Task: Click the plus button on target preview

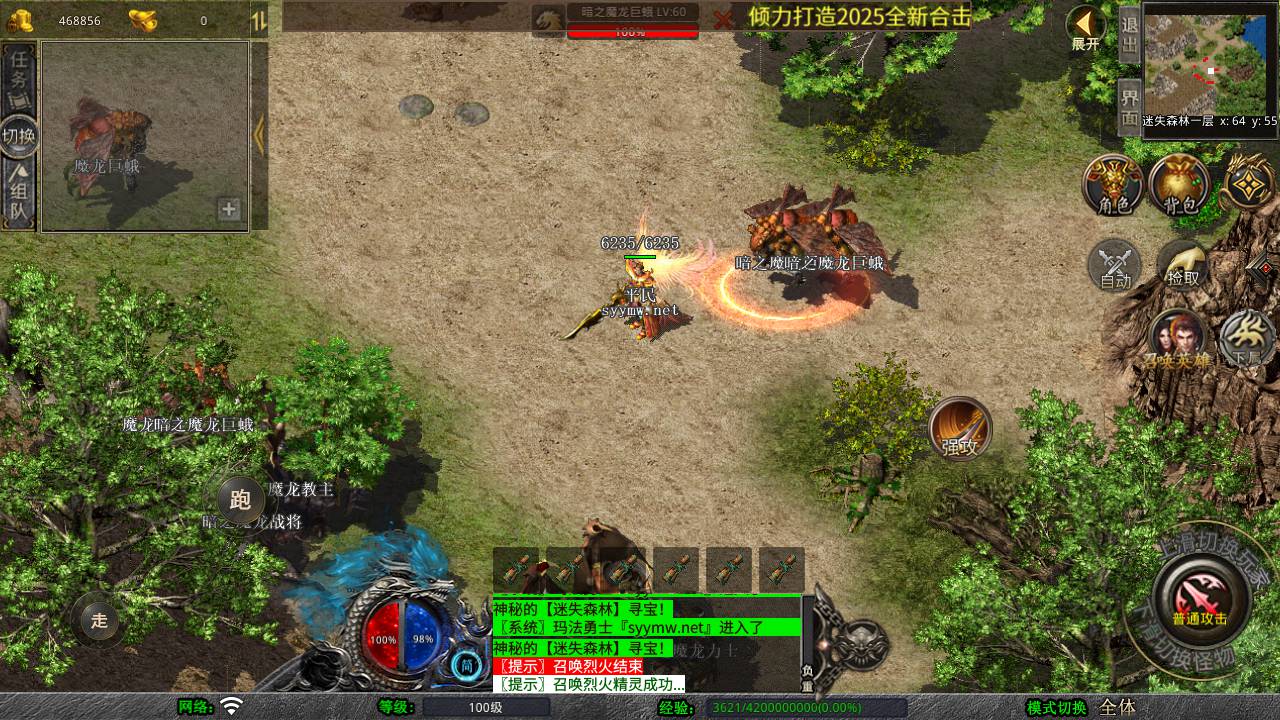Action: [229, 209]
